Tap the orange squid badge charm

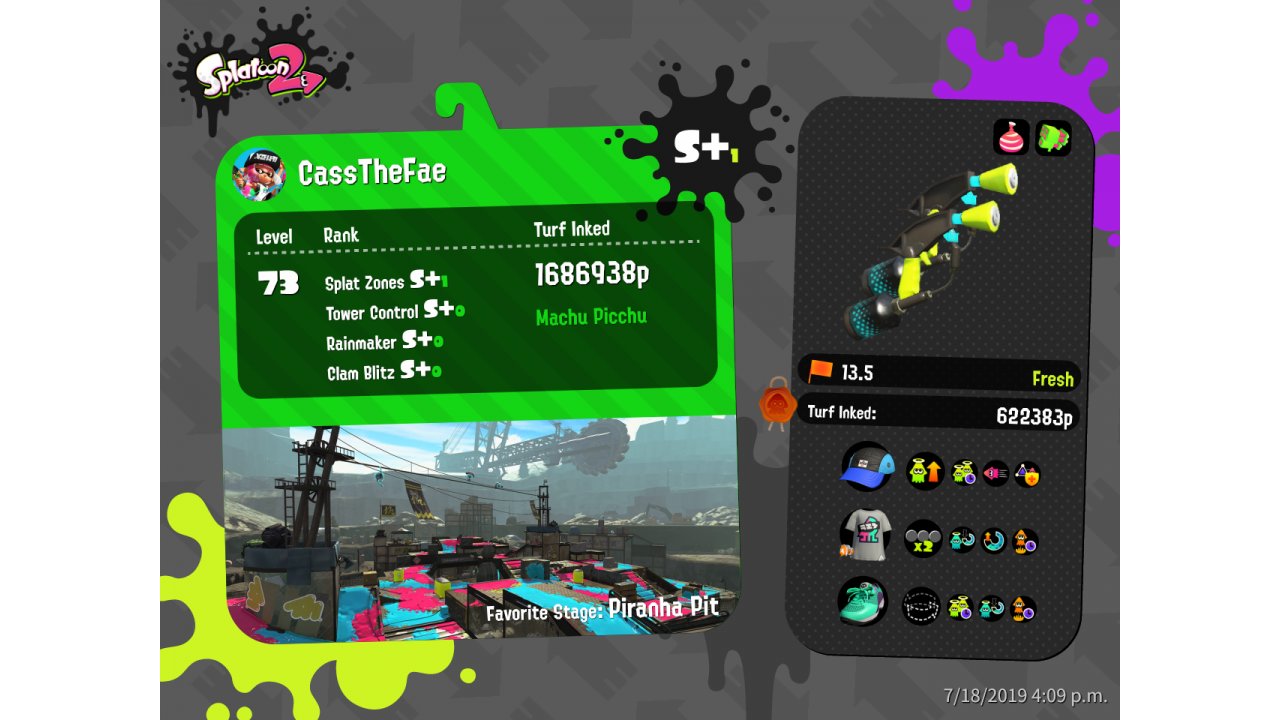tap(777, 405)
